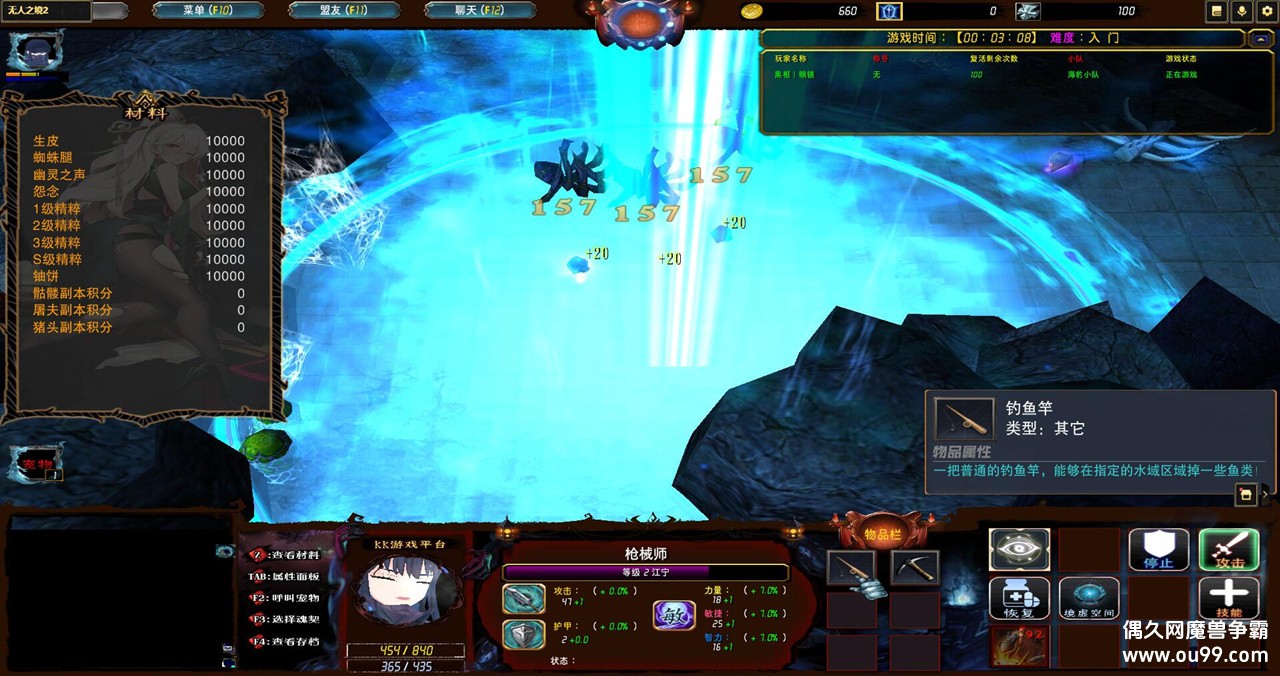Toggle the microphone button

click(1242, 11)
